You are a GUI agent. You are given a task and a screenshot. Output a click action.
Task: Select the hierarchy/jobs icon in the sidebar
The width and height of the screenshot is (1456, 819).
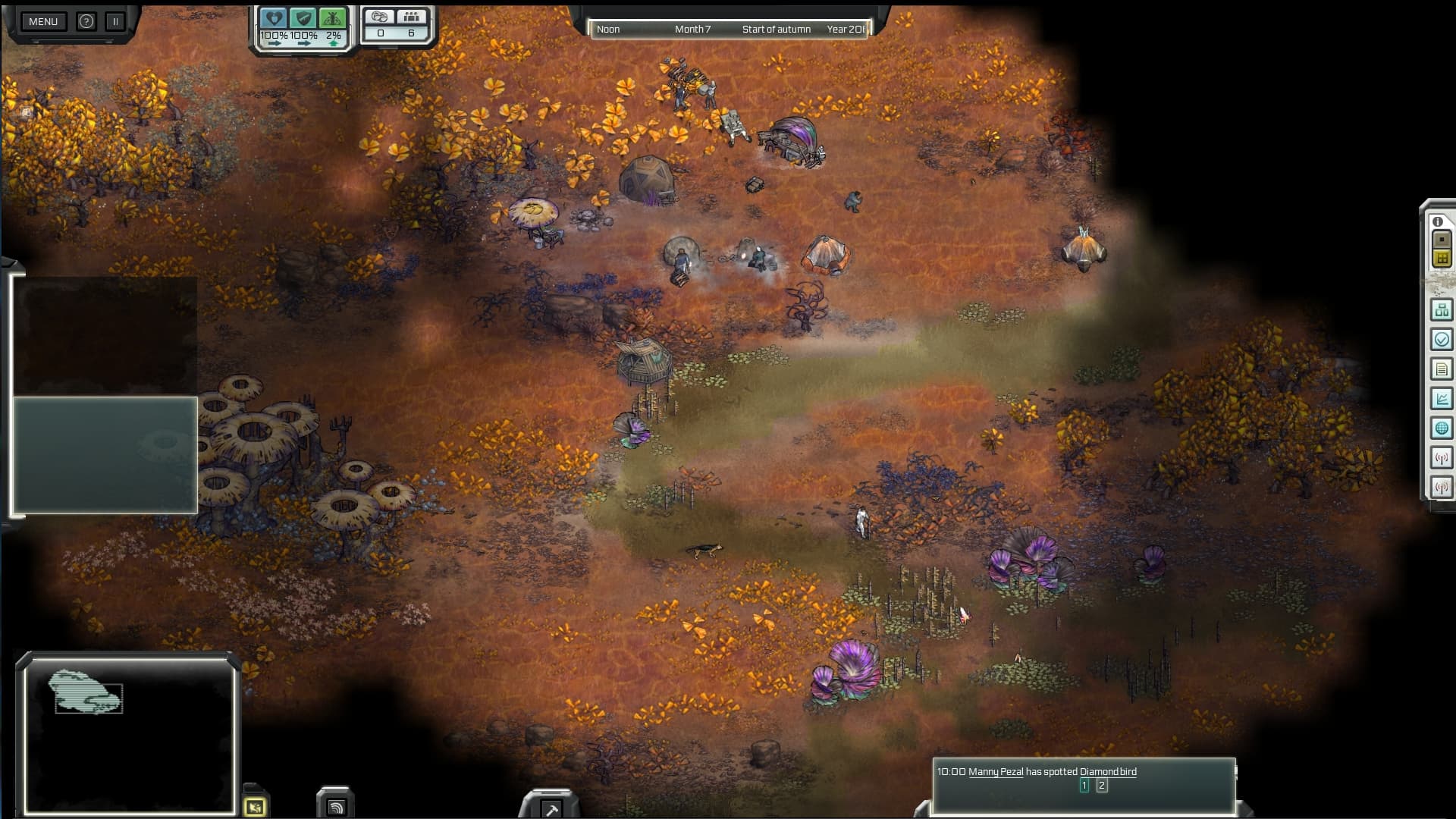click(1442, 309)
